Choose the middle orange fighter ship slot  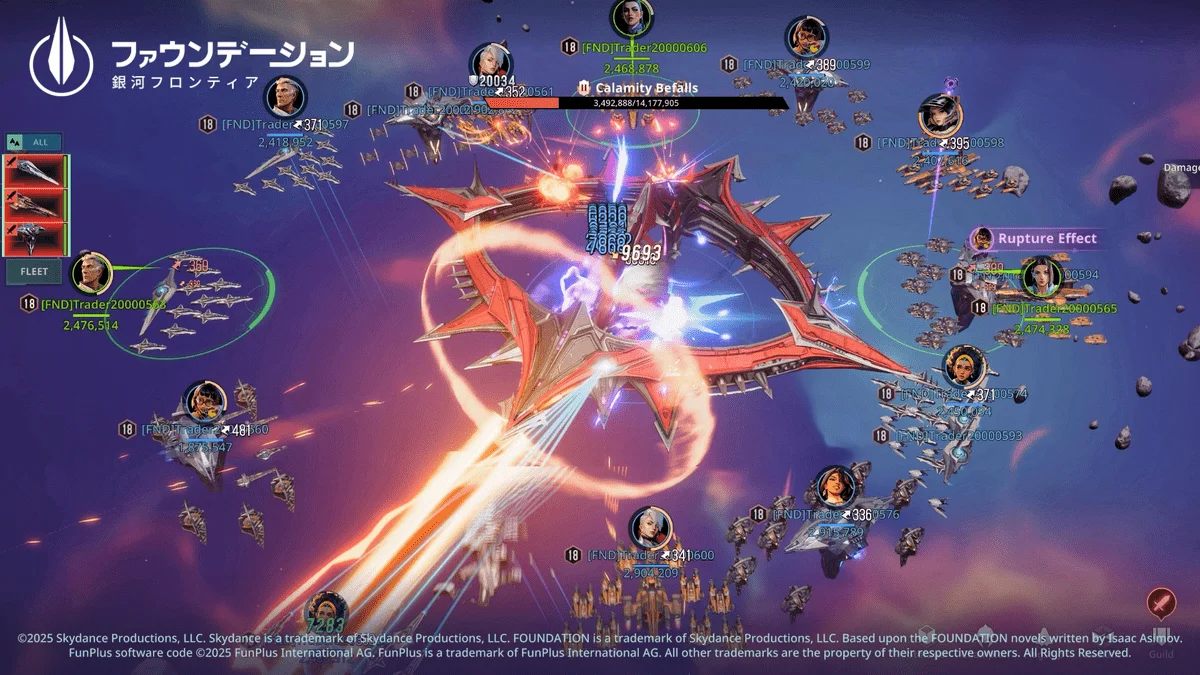coord(34,204)
